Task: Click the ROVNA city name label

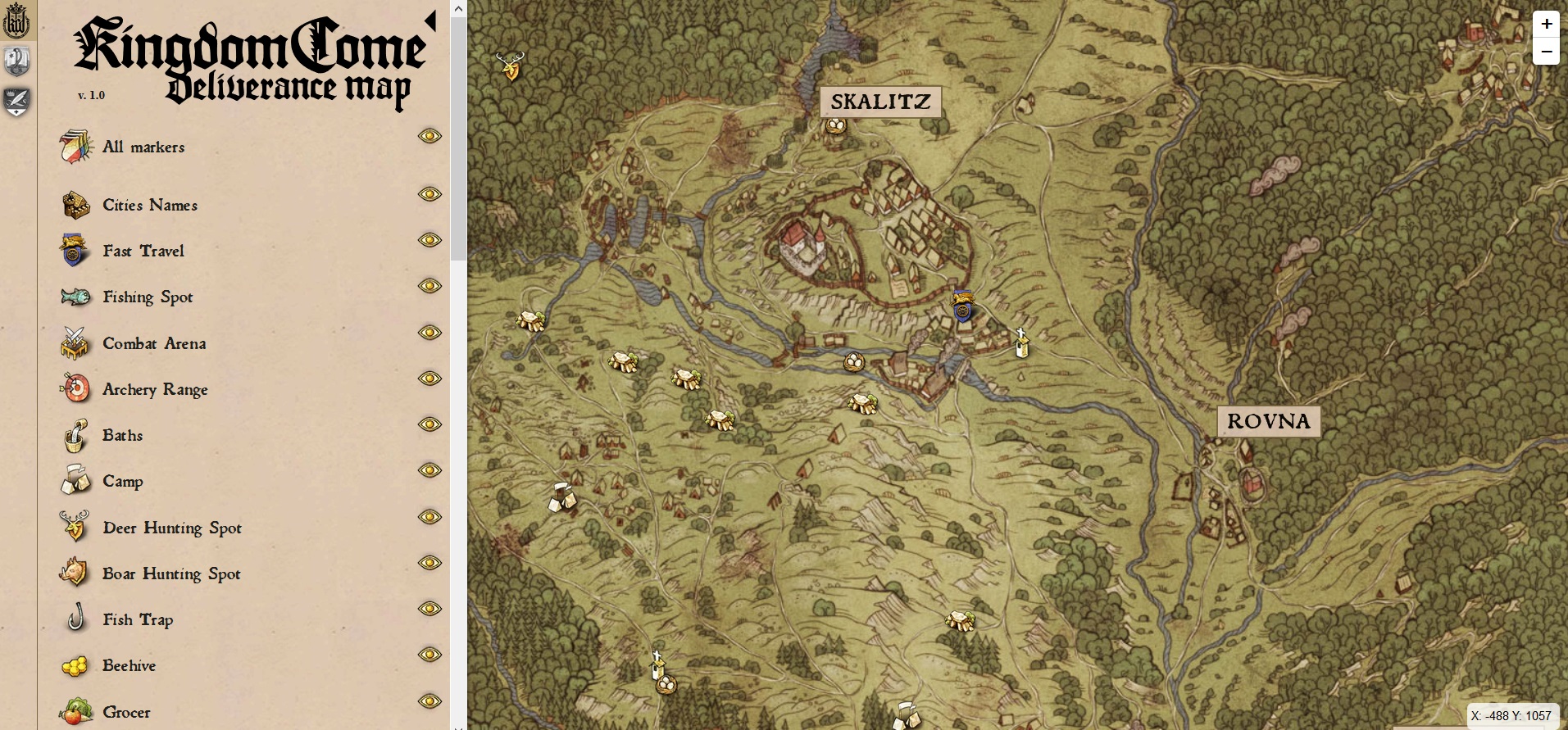Action: [x=1268, y=421]
